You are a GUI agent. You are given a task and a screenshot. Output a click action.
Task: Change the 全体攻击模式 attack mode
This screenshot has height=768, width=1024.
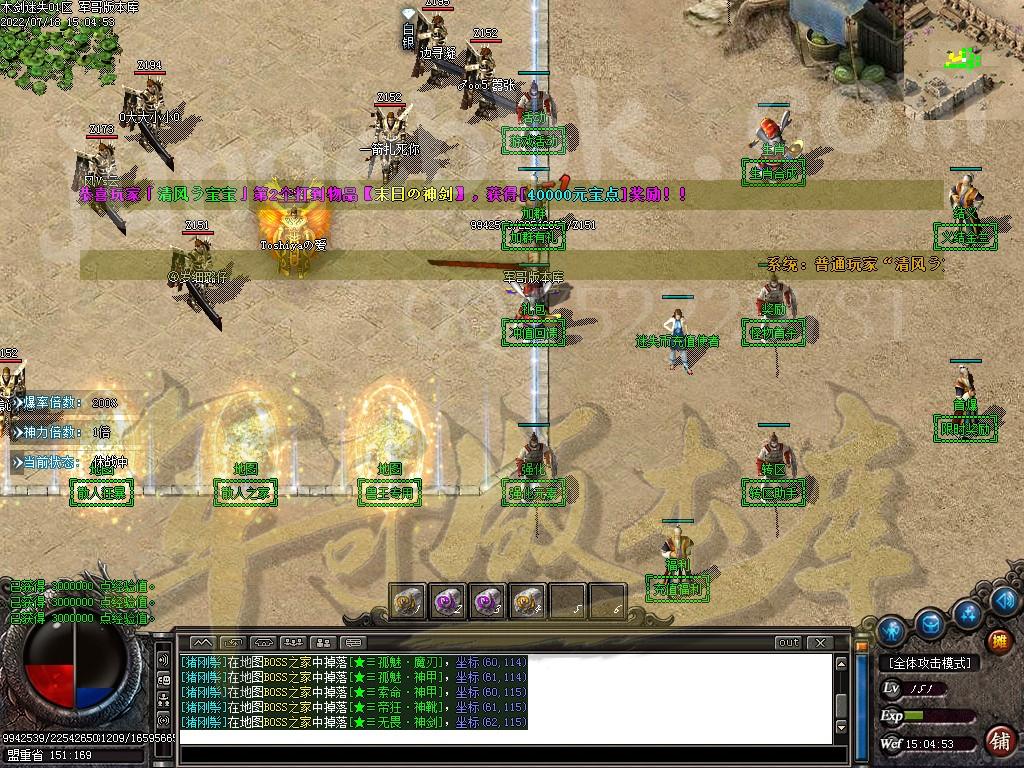(x=928, y=663)
